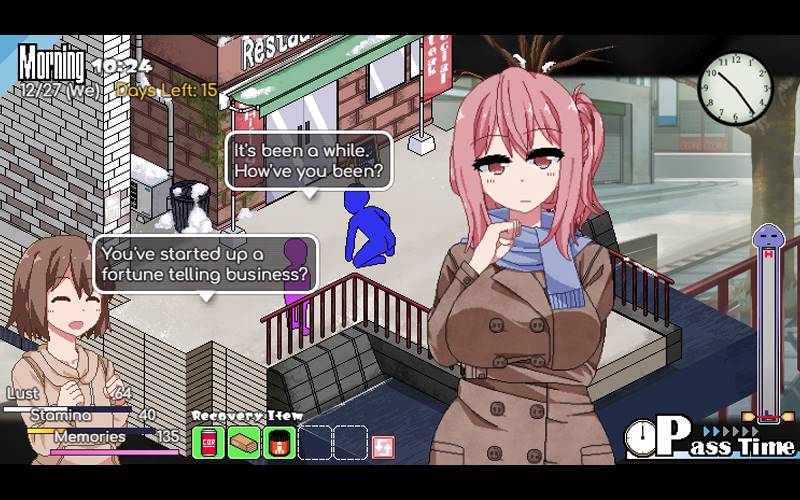
Task: Use the black and red jar recovery item
Action: click(x=279, y=441)
